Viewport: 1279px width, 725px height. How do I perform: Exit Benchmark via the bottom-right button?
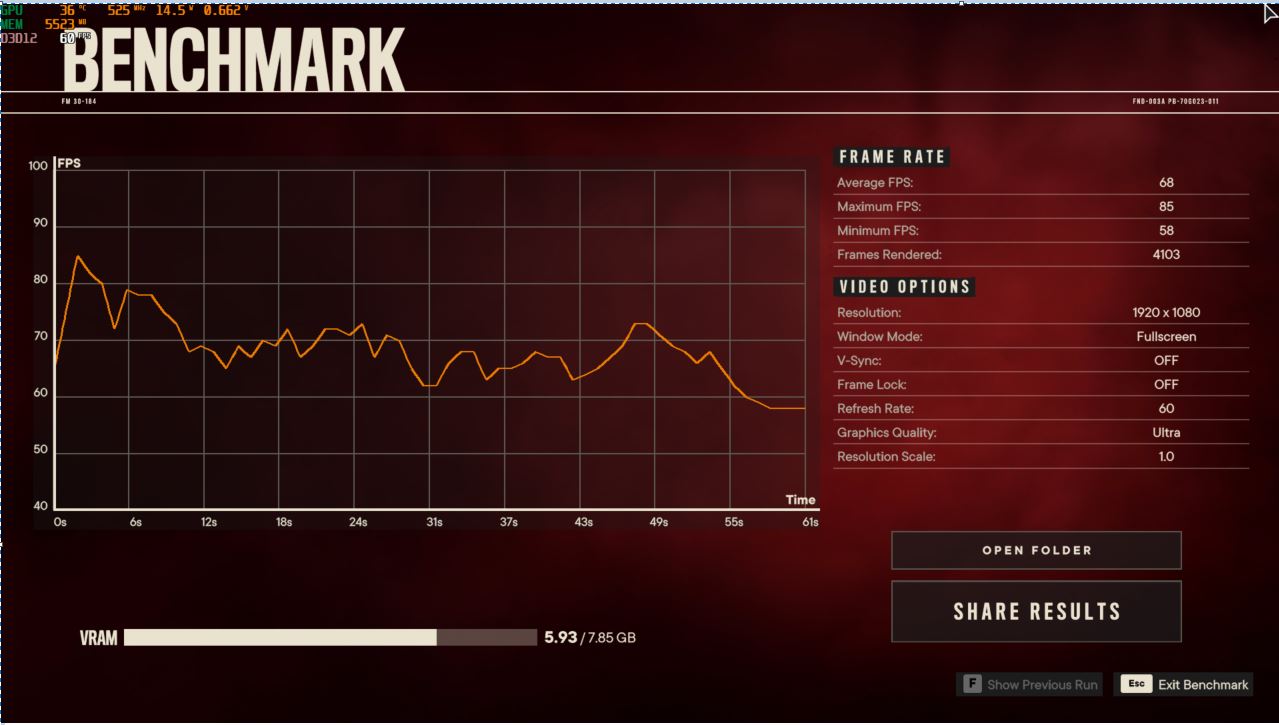(1185, 685)
